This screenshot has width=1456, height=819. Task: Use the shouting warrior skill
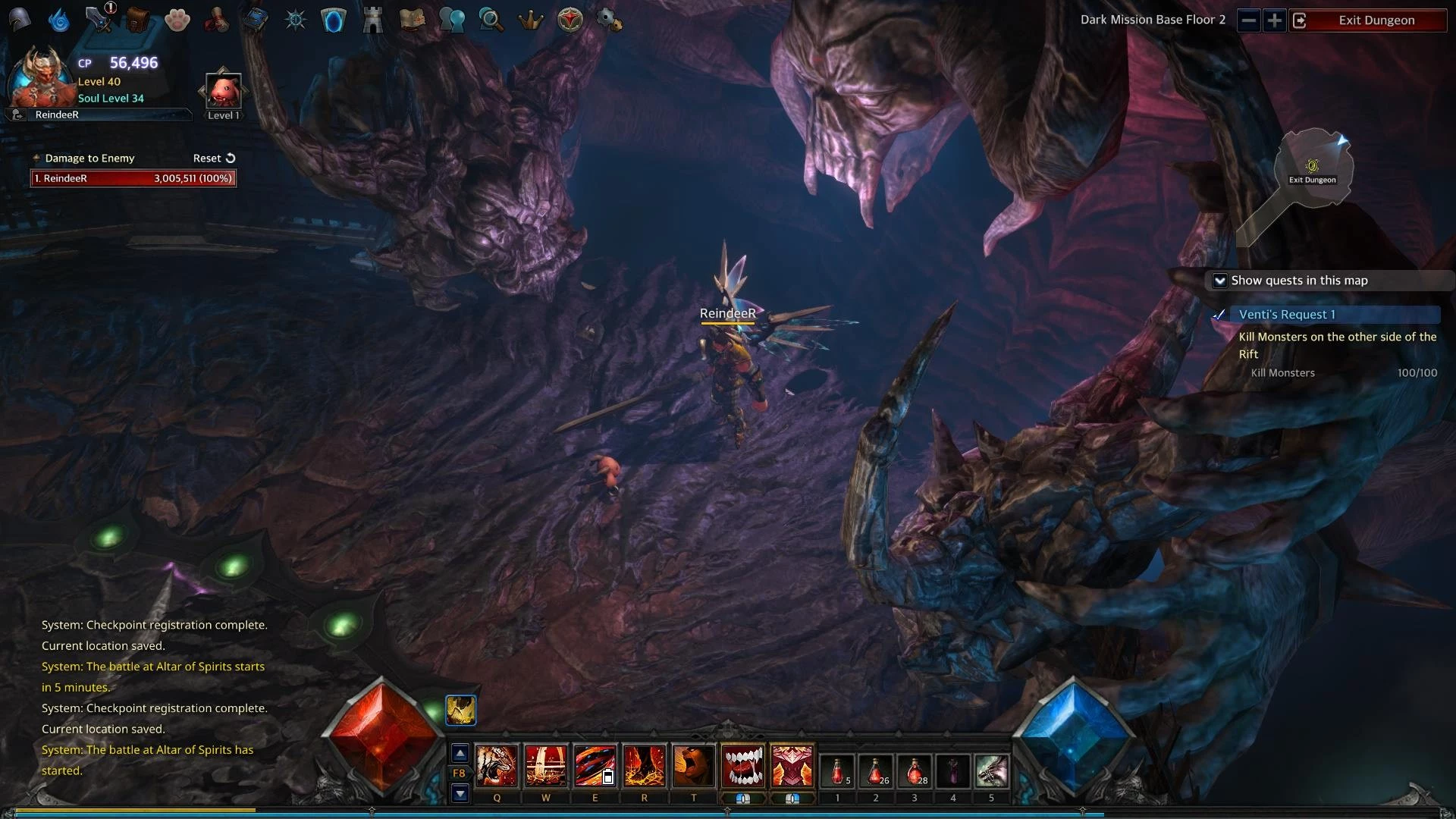[x=694, y=766]
